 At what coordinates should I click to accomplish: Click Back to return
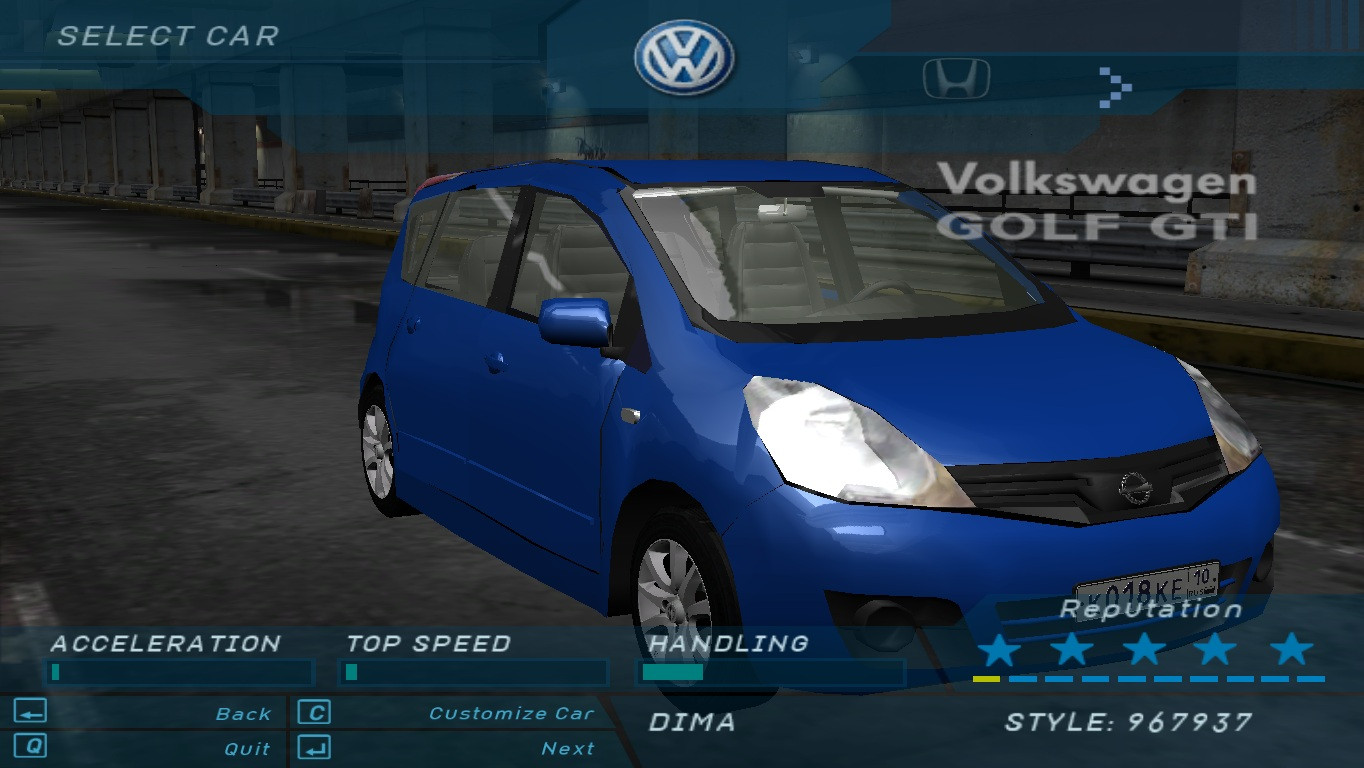[243, 712]
